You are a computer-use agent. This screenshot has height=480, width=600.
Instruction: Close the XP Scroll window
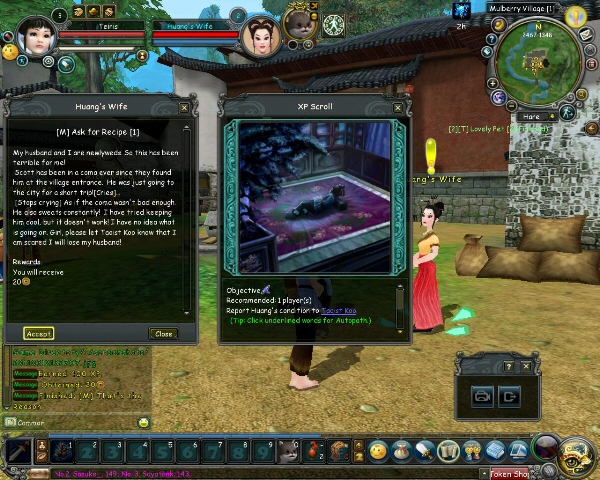coord(398,108)
